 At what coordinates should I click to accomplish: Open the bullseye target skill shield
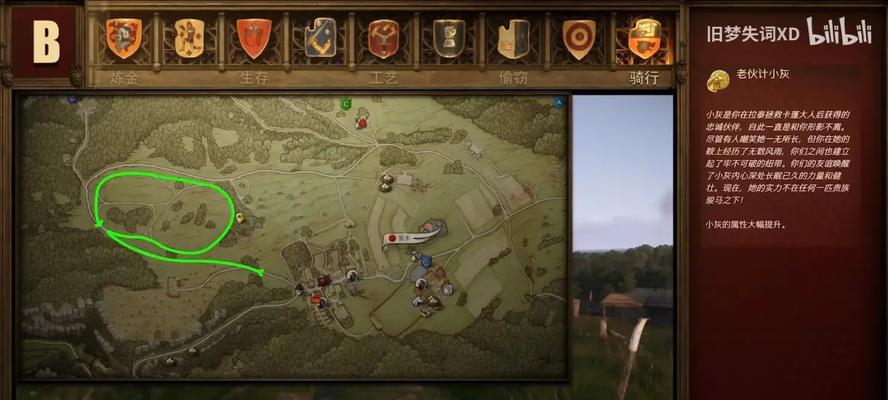578,39
